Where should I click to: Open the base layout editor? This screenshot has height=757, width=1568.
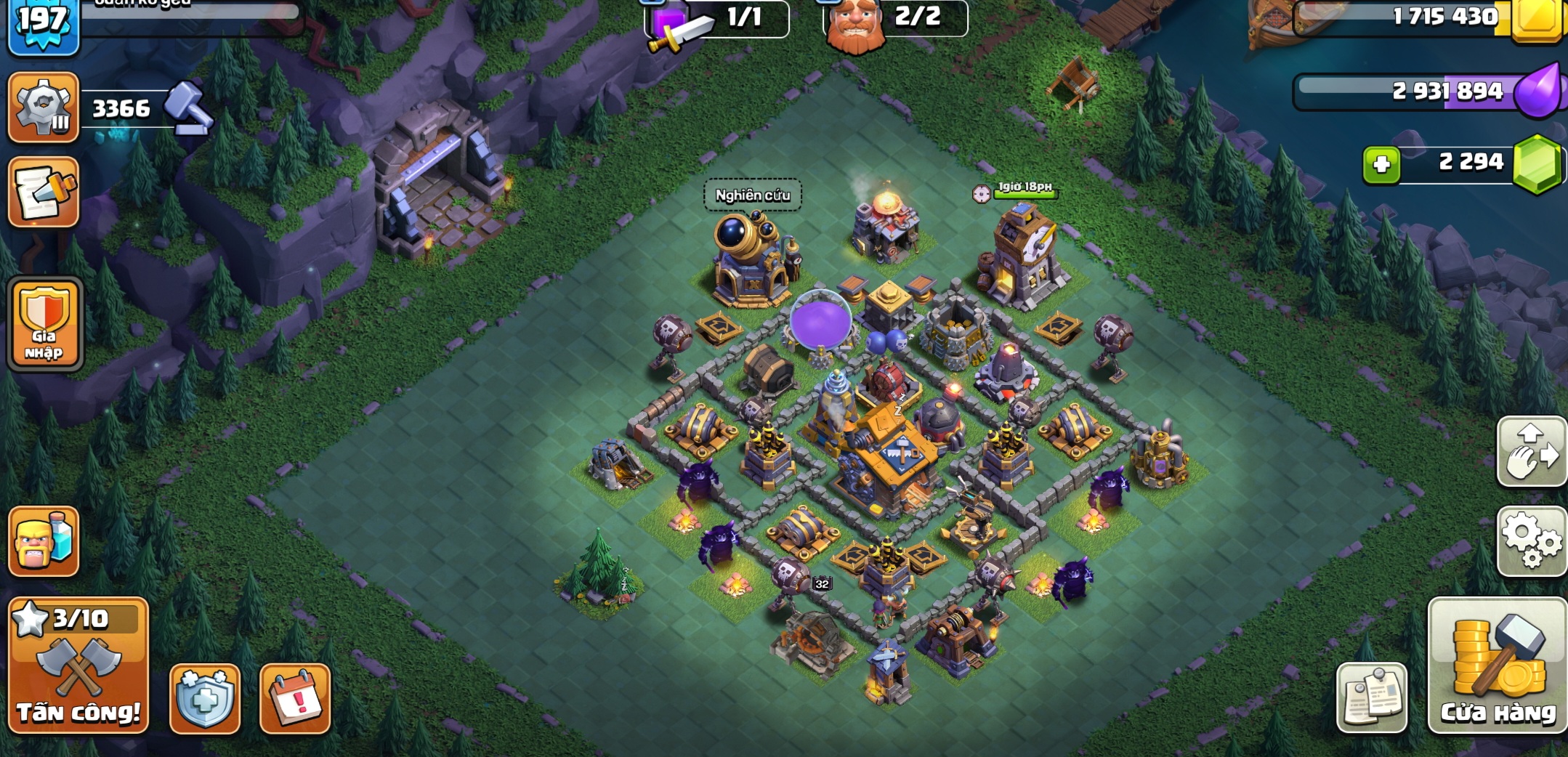tap(1532, 452)
